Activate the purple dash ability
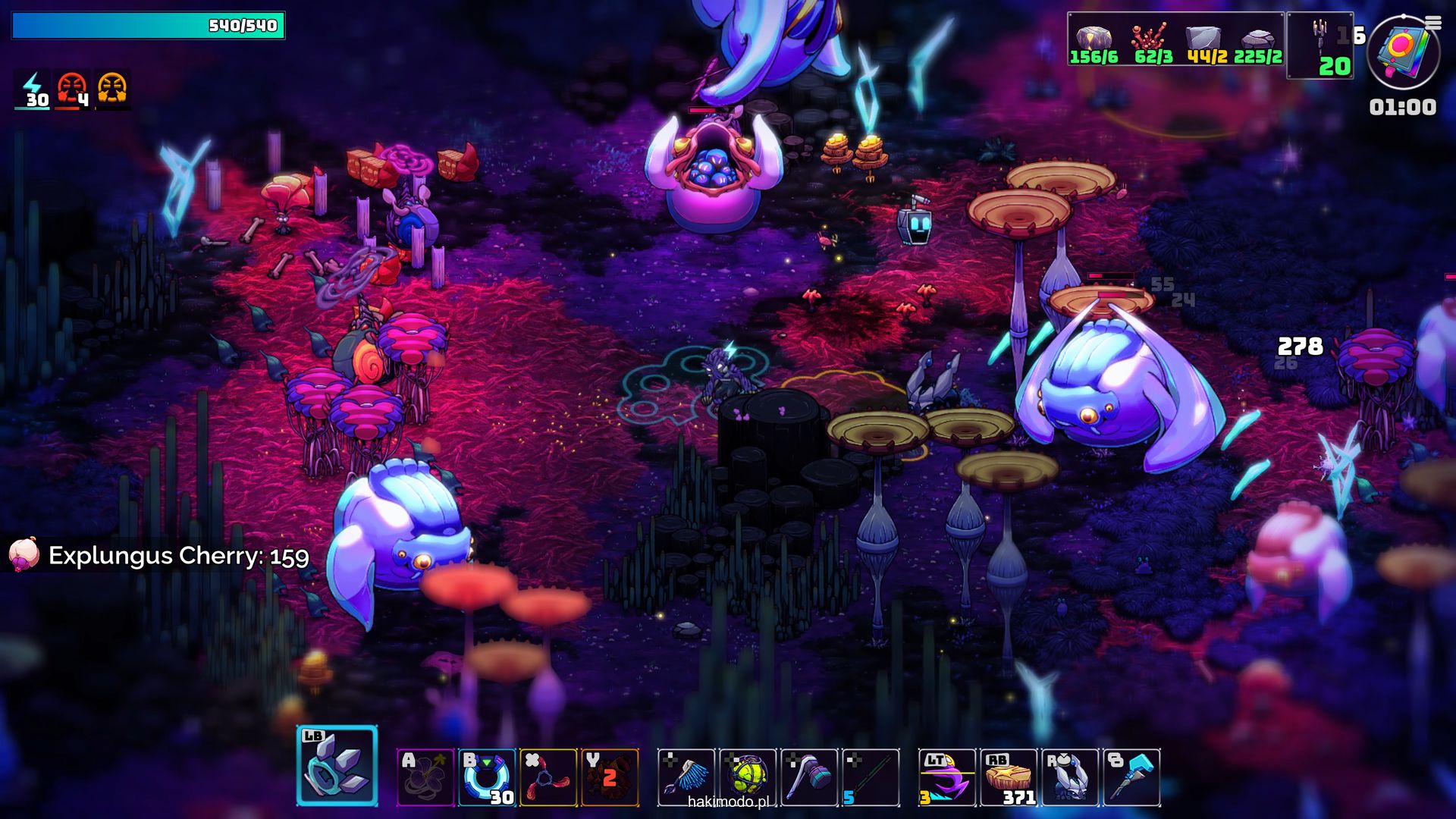The width and height of the screenshot is (1456, 819). click(947, 777)
